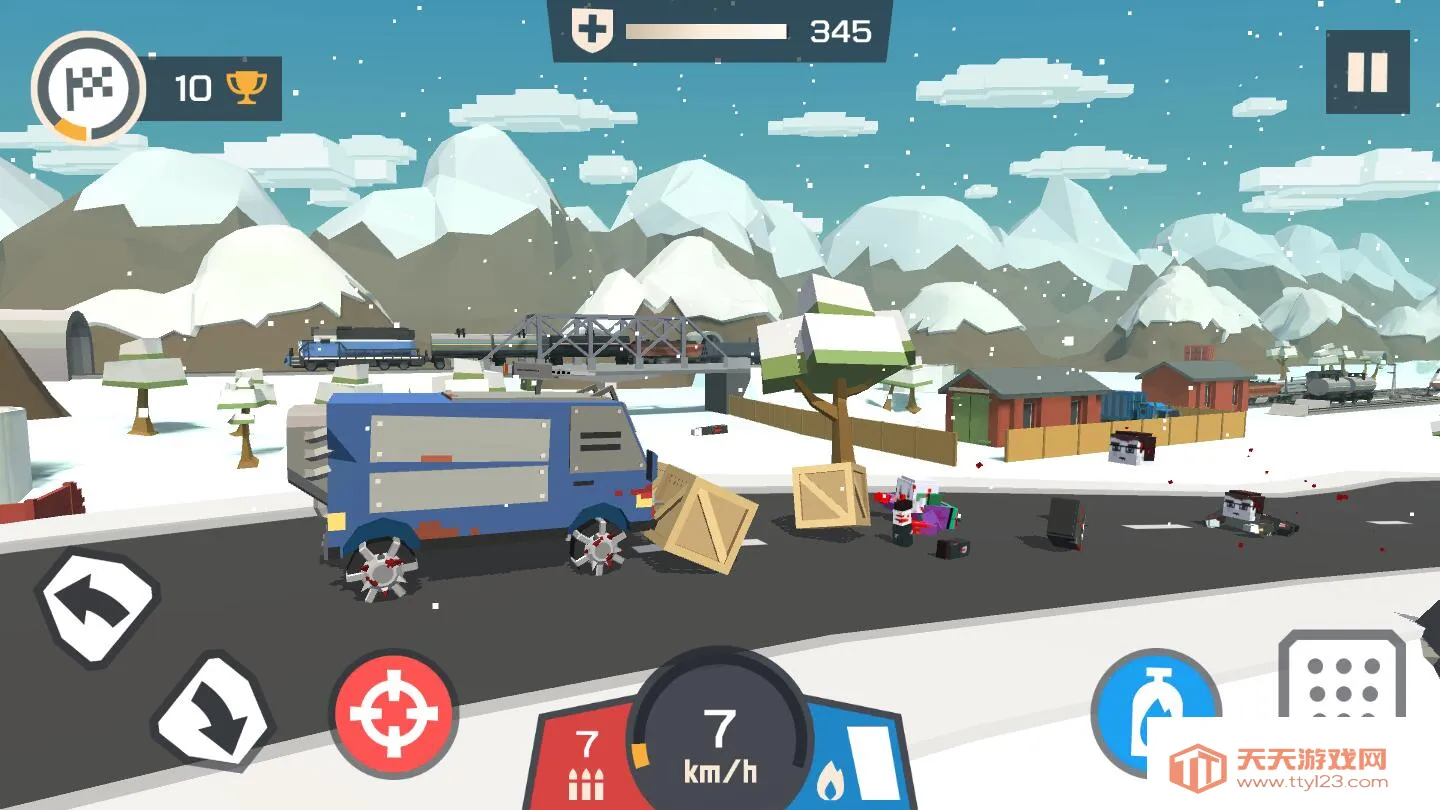Click the checkered flag progress icon
The width and height of the screenshot is (1440, 810).
click(88, 88)
